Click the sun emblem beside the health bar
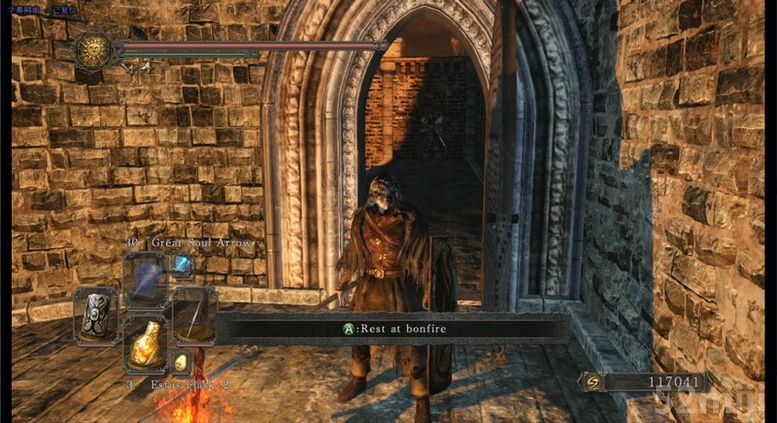Screen dimensions: 777x423 point(96,49)
